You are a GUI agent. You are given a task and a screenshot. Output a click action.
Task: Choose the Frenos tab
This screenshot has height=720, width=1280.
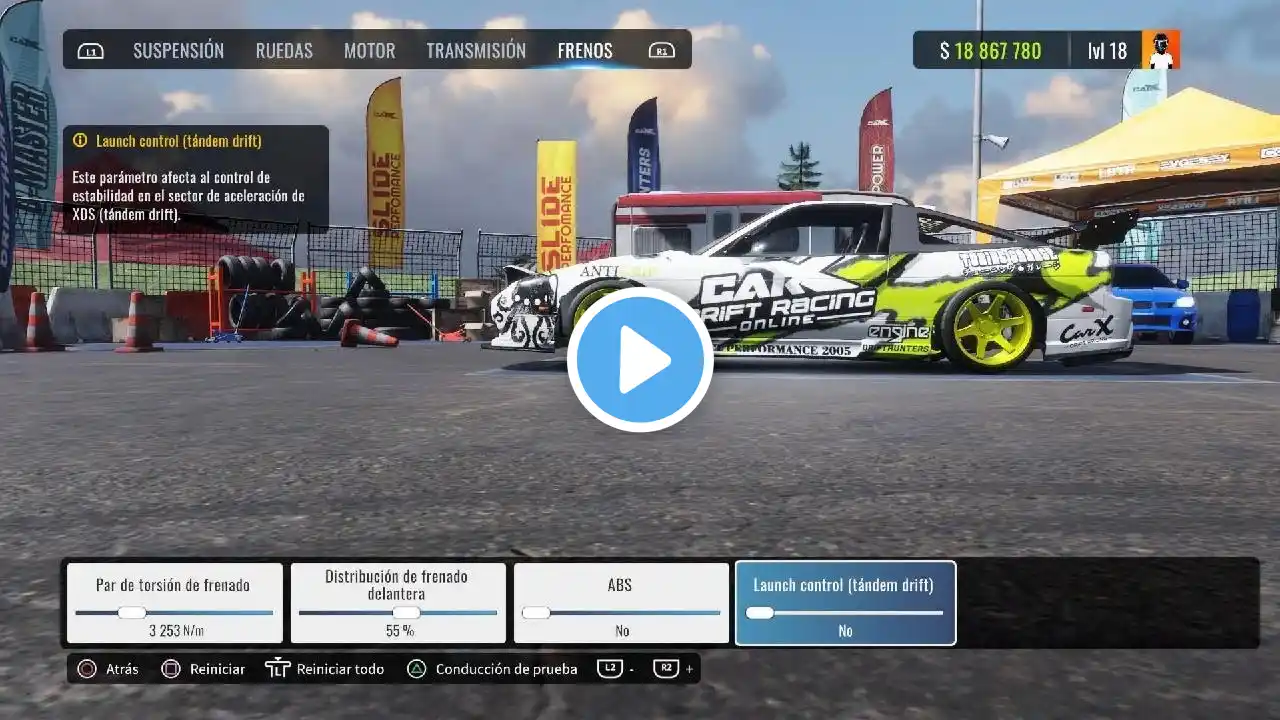[585, 50]
